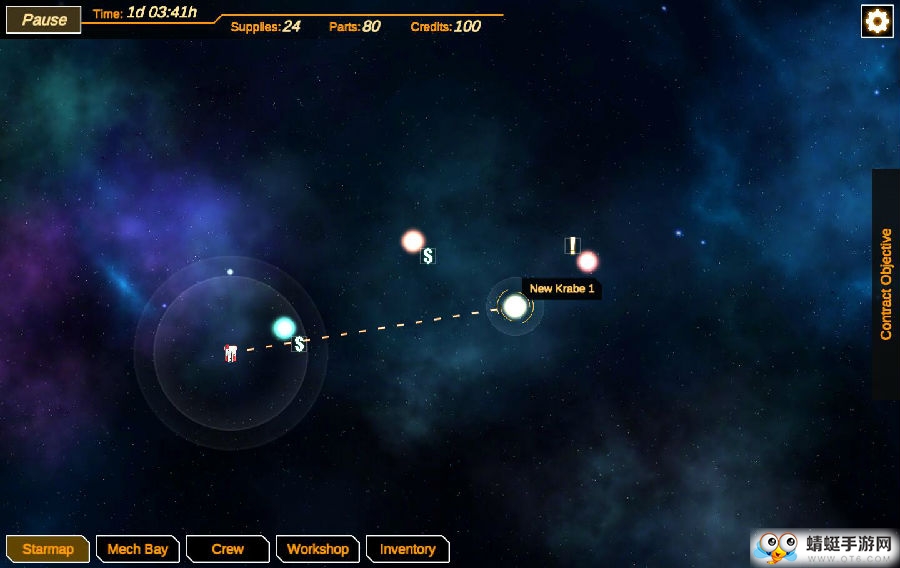Screen dimensions: 900x568
Task: Select the New Krabe 1 star node
Action: (515, 306)
